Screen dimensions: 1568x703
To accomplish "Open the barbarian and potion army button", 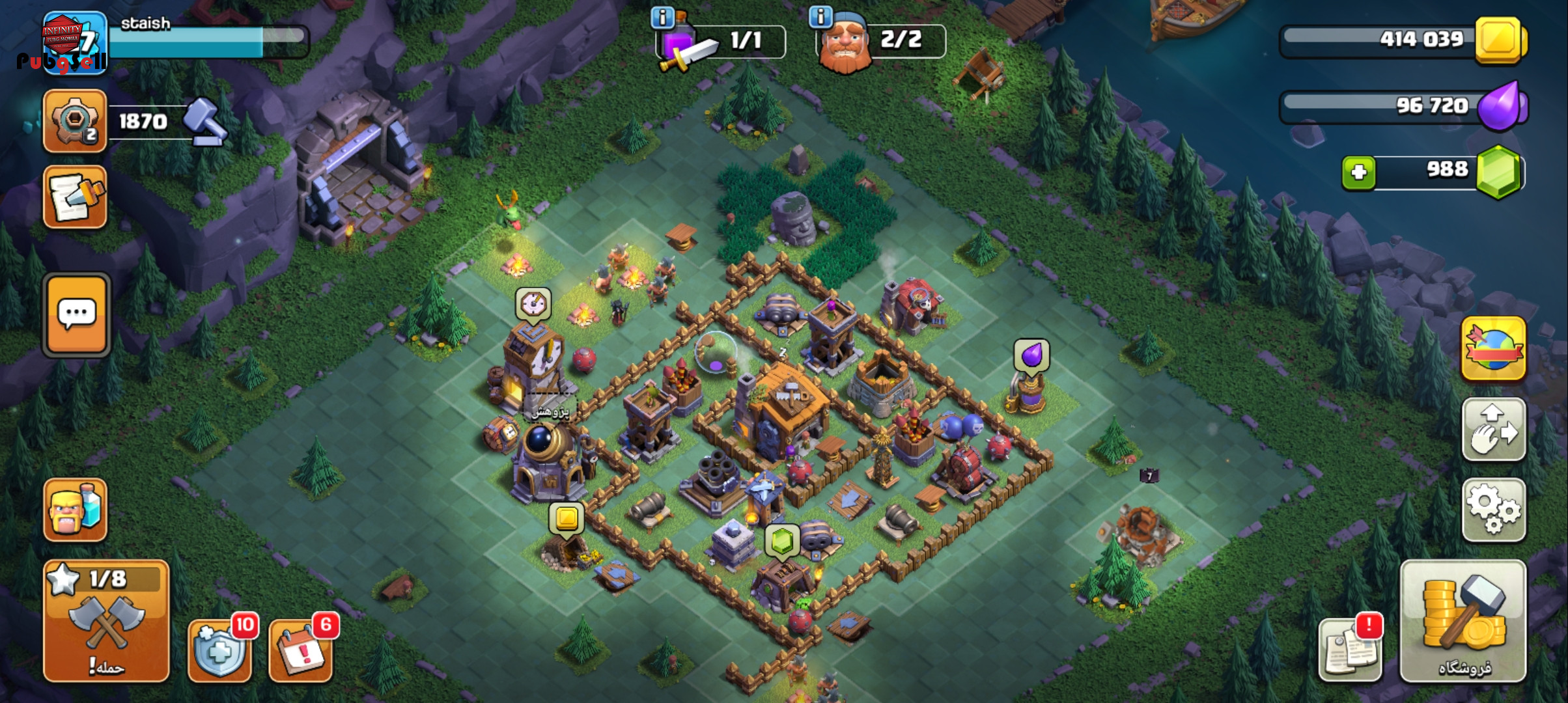I will pos(76,510).
